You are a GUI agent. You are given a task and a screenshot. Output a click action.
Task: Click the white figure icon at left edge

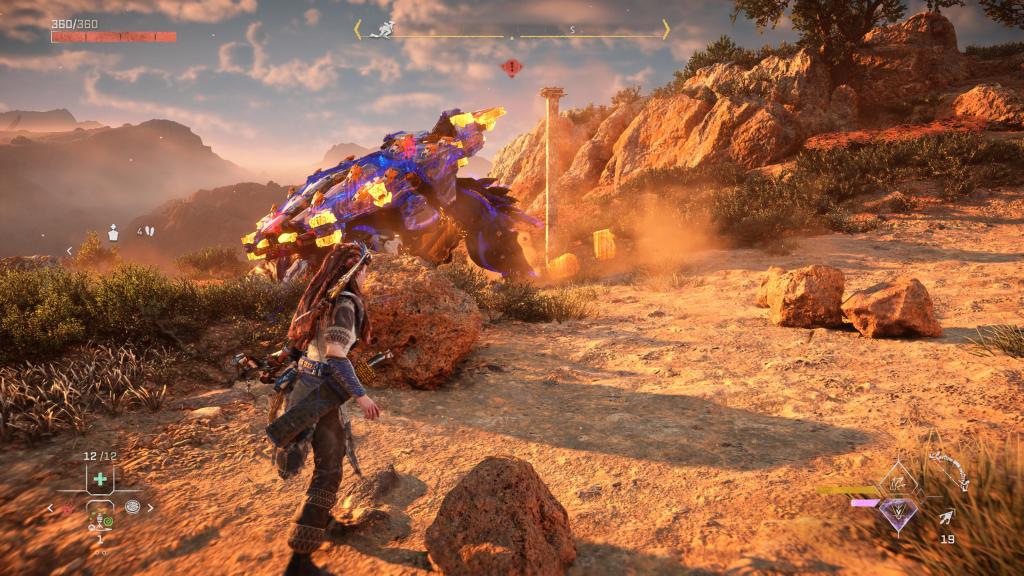pyautogui.click(x=113, y=232)
